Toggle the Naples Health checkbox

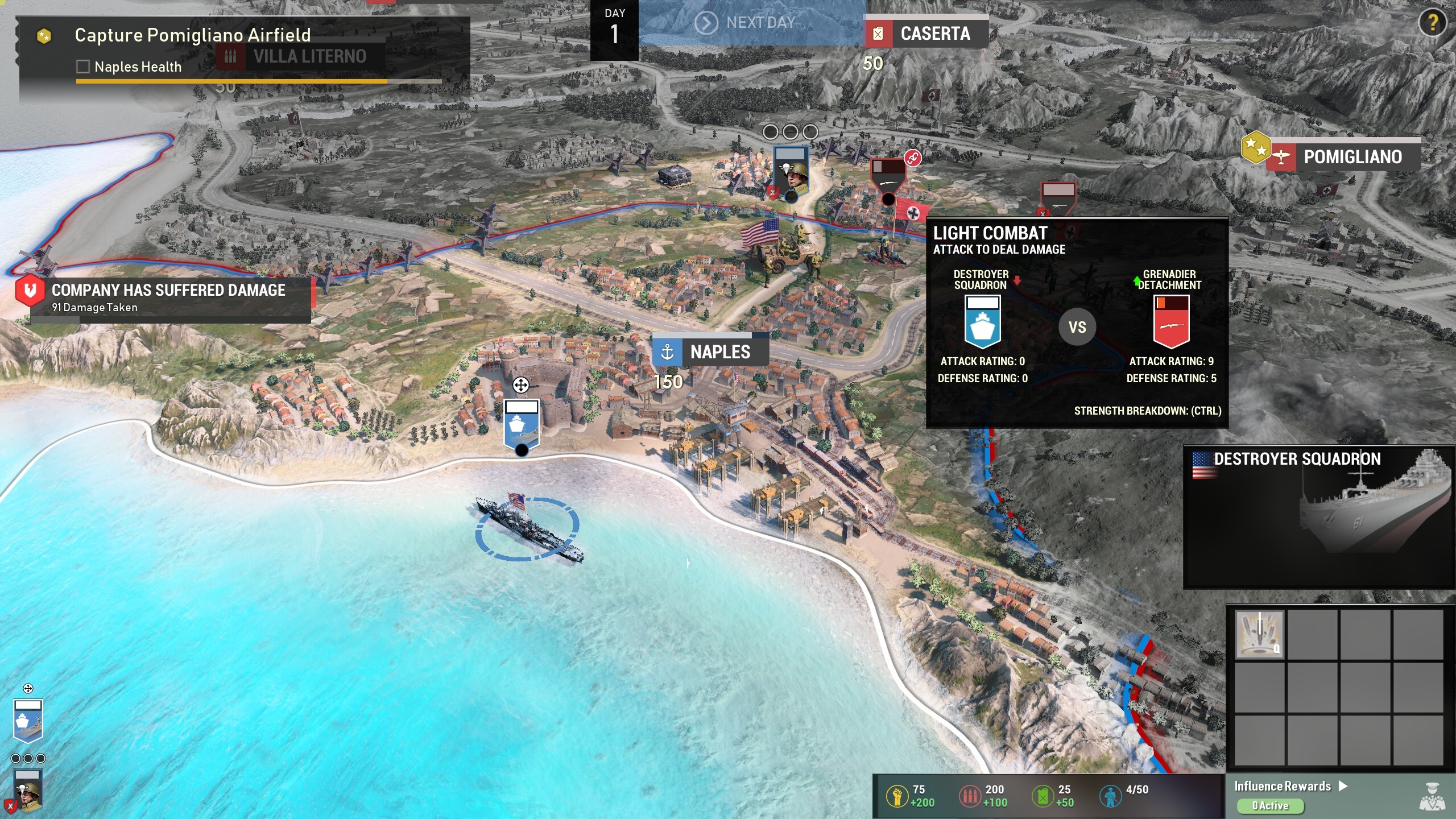pos(83,67)
